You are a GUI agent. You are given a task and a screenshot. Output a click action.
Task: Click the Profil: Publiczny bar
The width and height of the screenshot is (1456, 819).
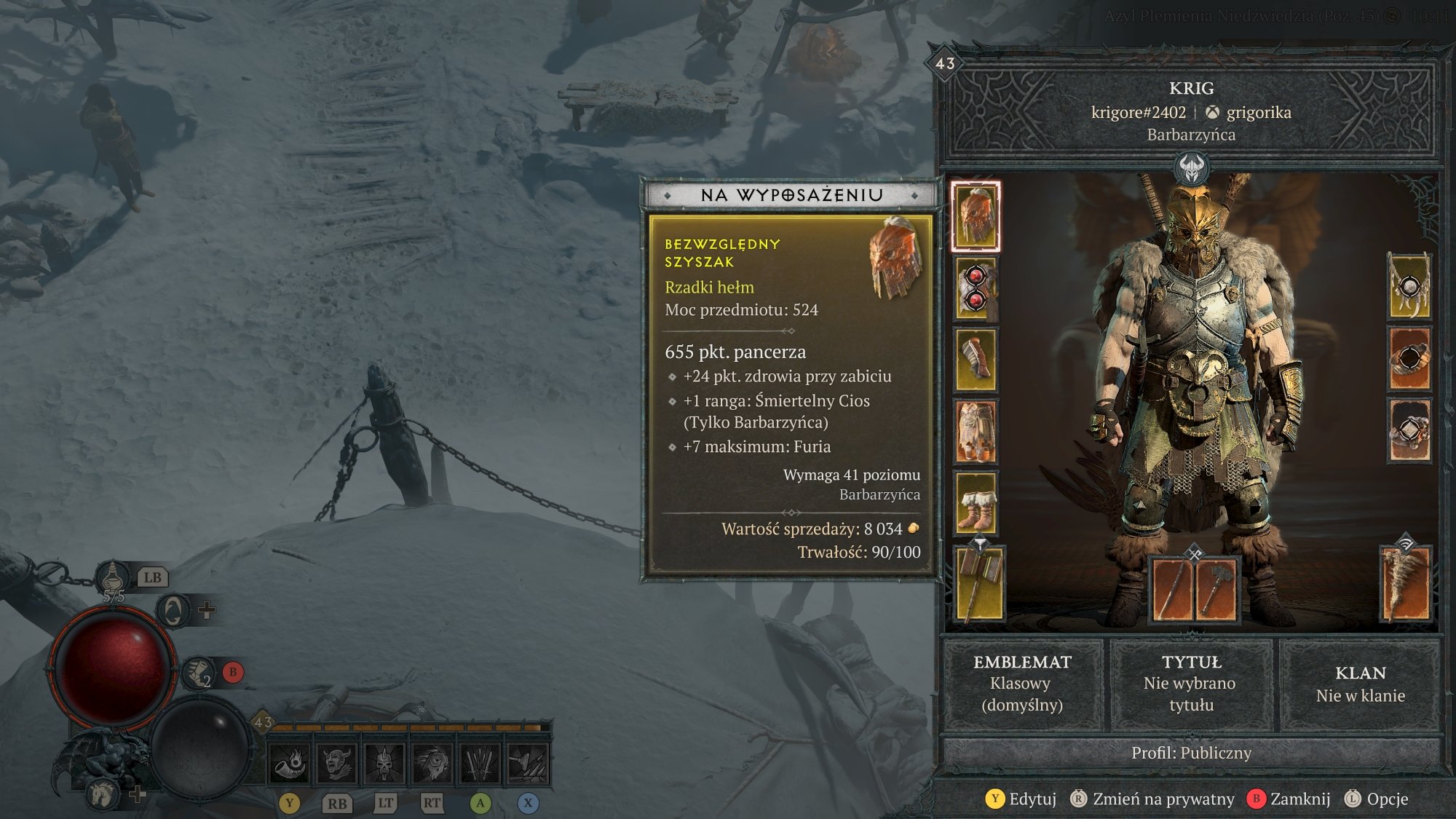[x=1191, y=753]
